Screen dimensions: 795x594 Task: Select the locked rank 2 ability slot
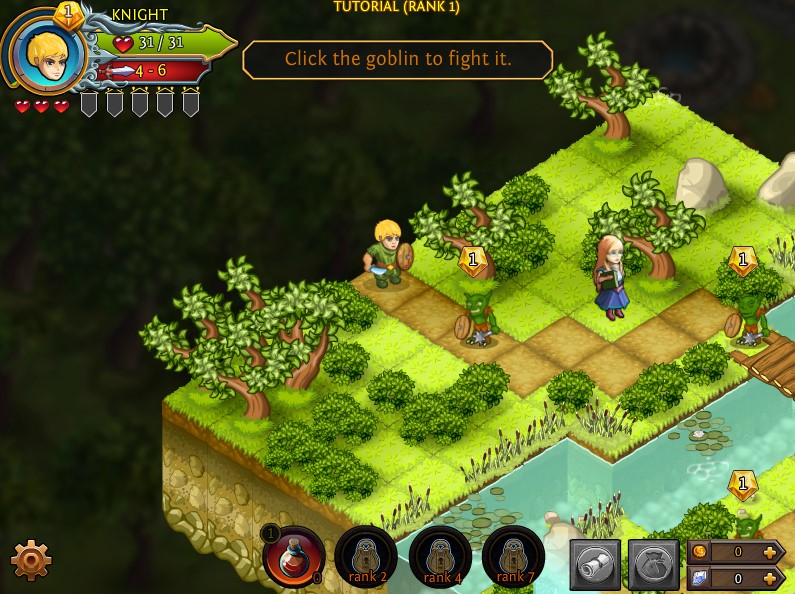pos(365,556)
